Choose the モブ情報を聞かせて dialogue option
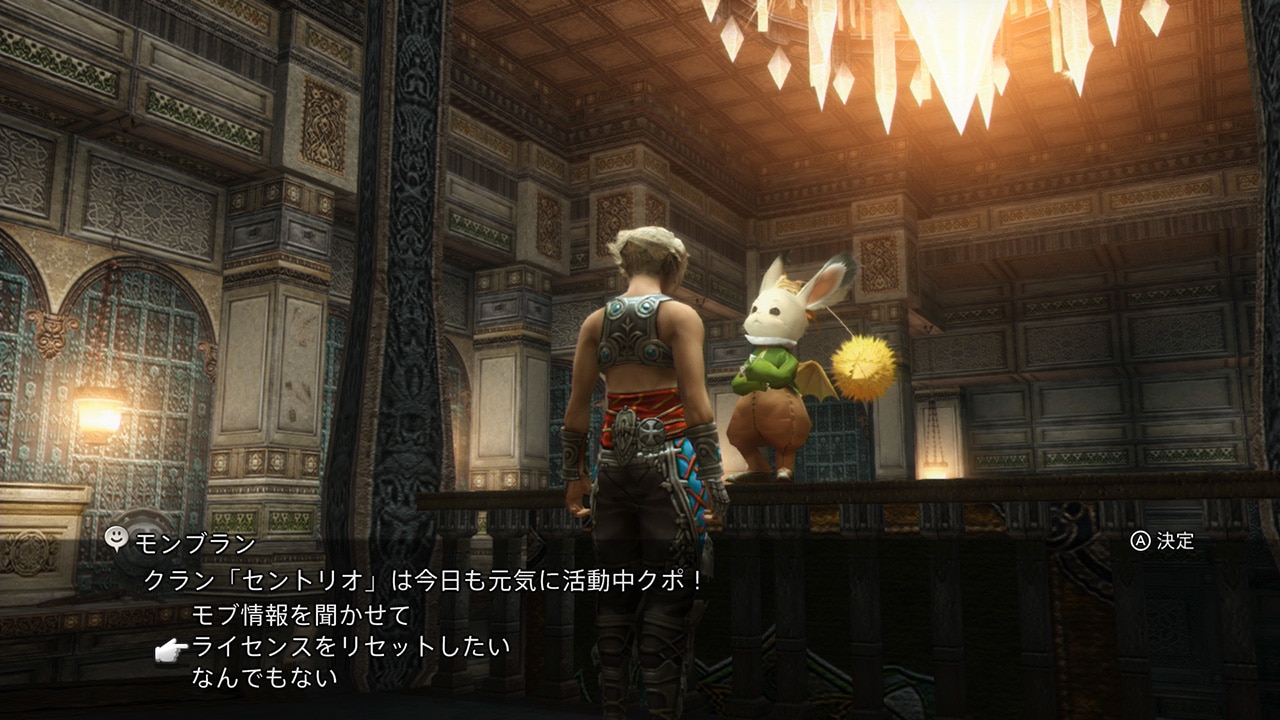Screen dimensions: 1280x720 click(301, 614)
